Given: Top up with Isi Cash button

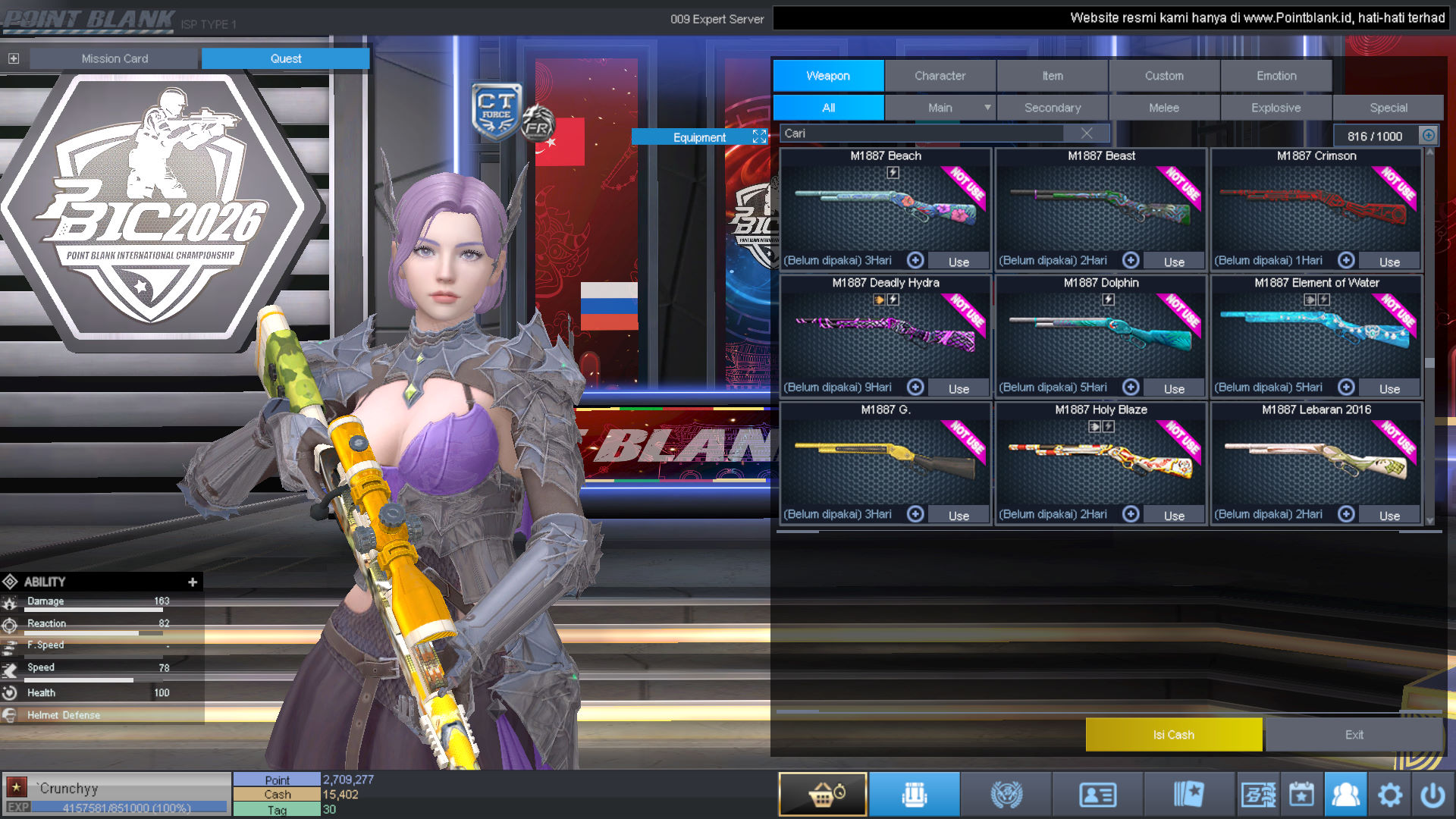Looking at the screenshot, I should pos(1173,735).
